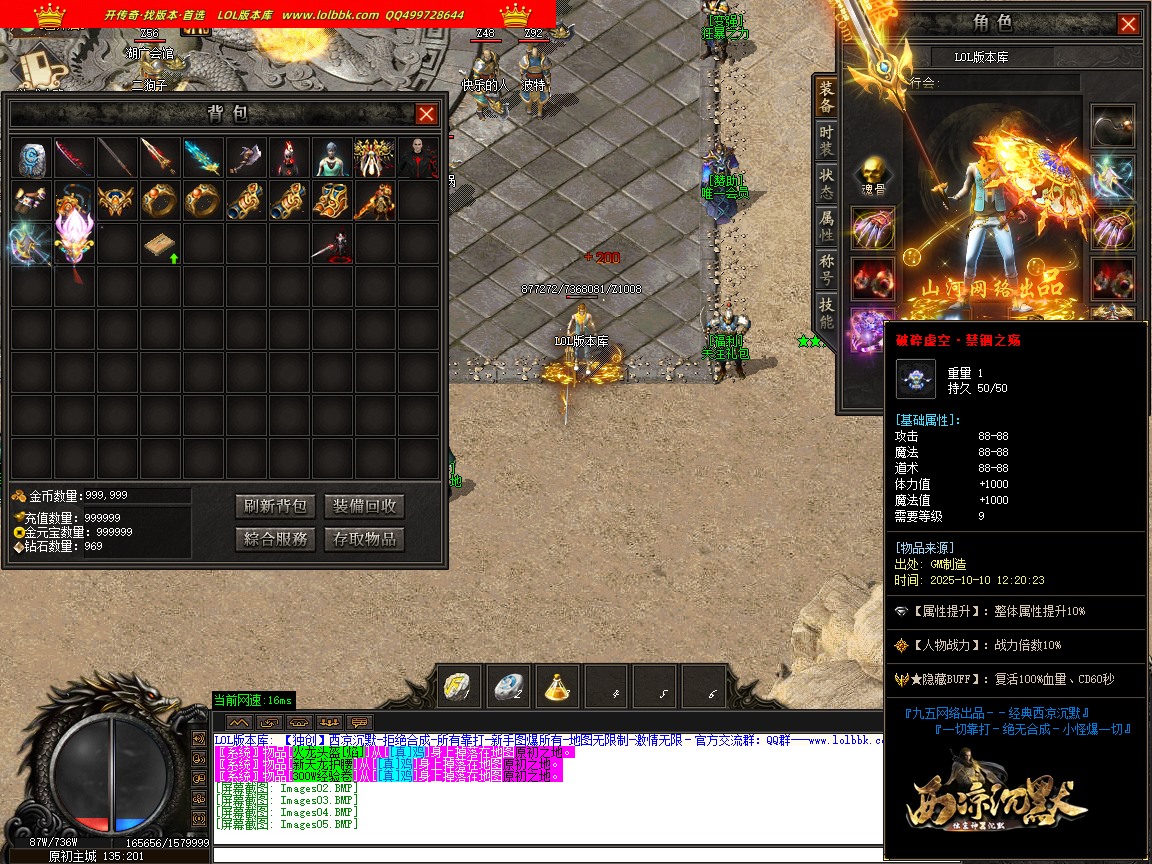This screenshot has width=1152, height=864.
Task: Close the 角色 character panel
Action: [1128, 24]
